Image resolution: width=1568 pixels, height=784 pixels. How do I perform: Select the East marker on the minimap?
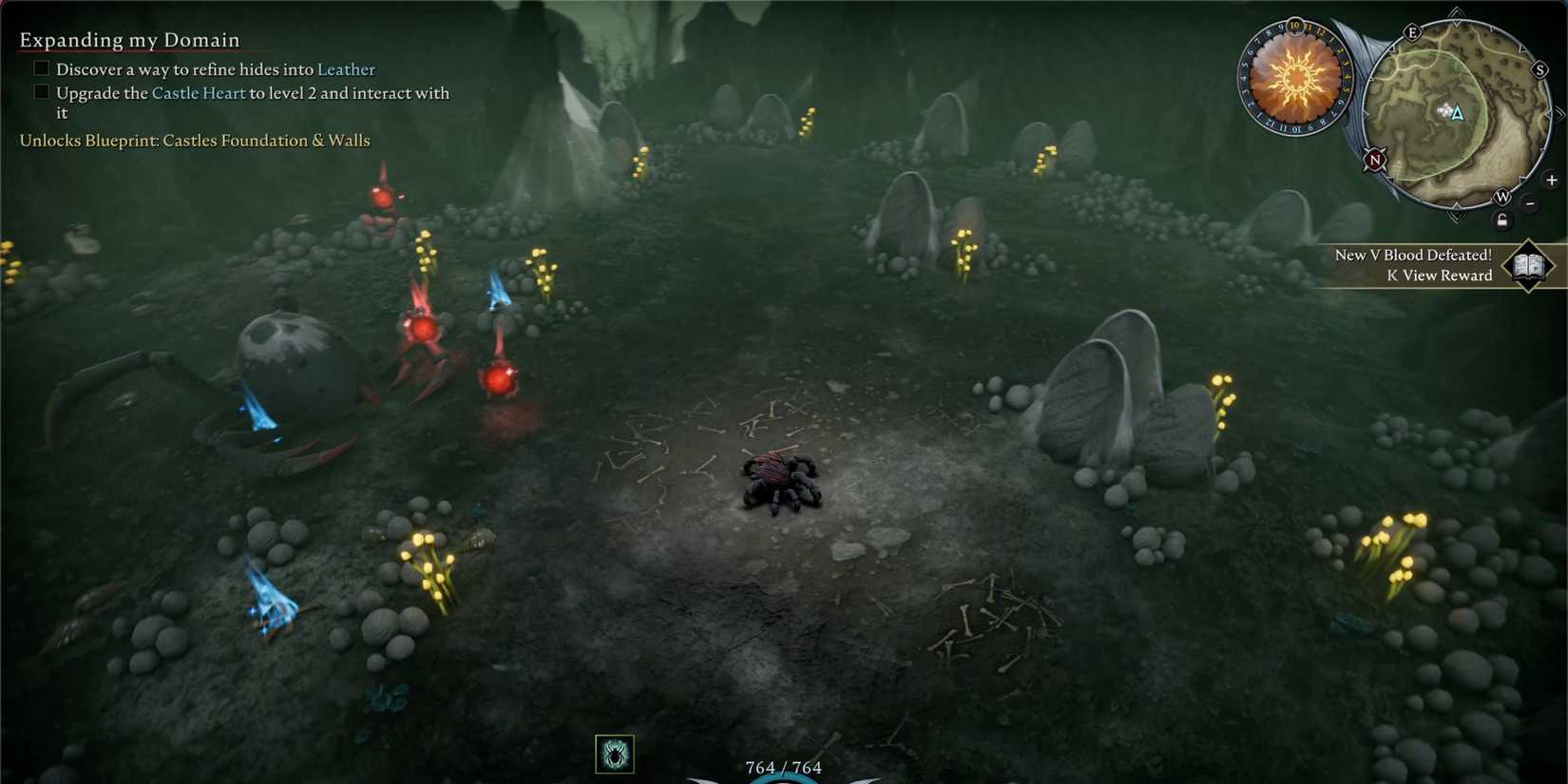click(x=1413, y=32)
